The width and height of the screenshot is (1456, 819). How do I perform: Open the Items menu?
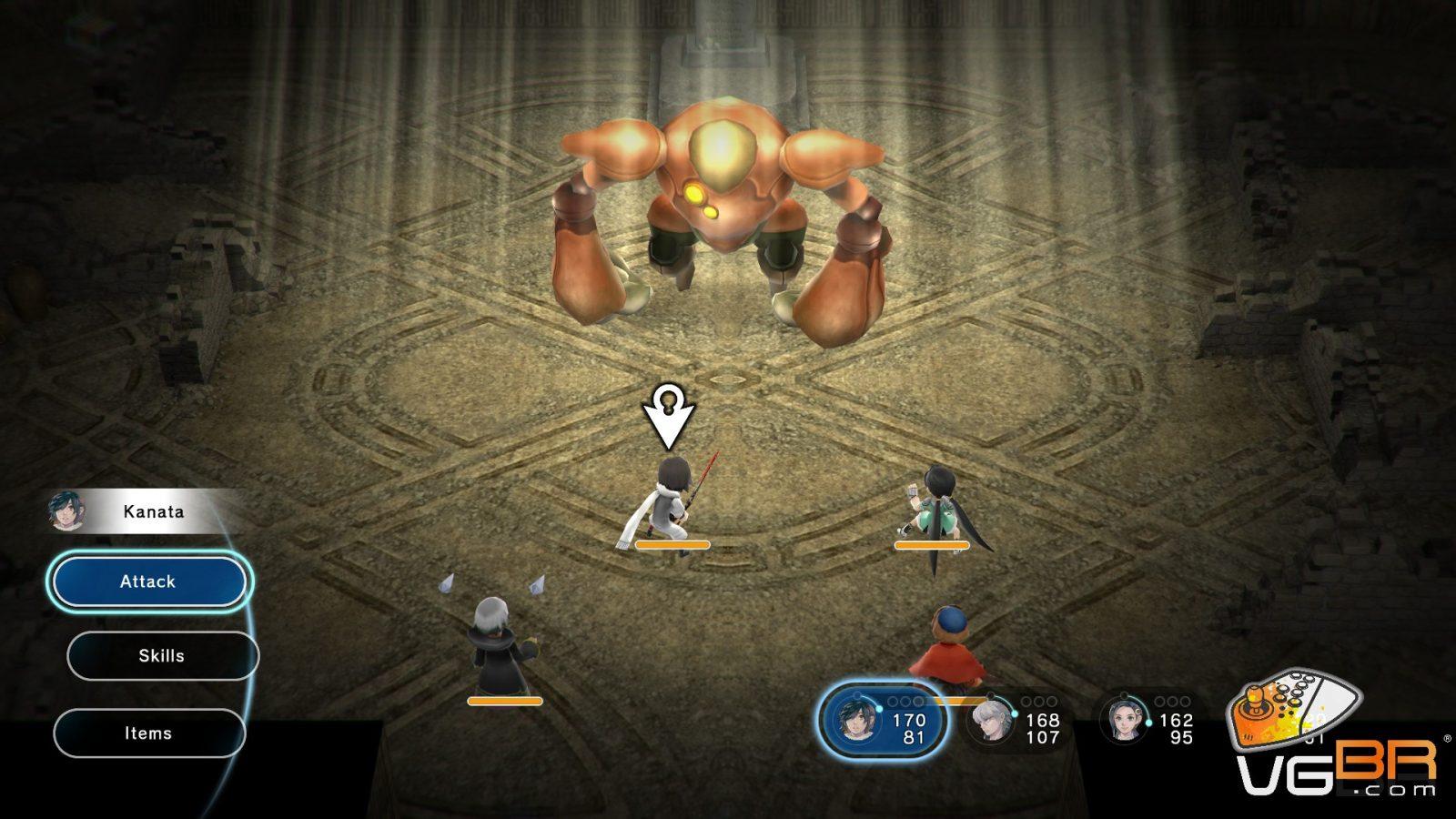point(149,733)
